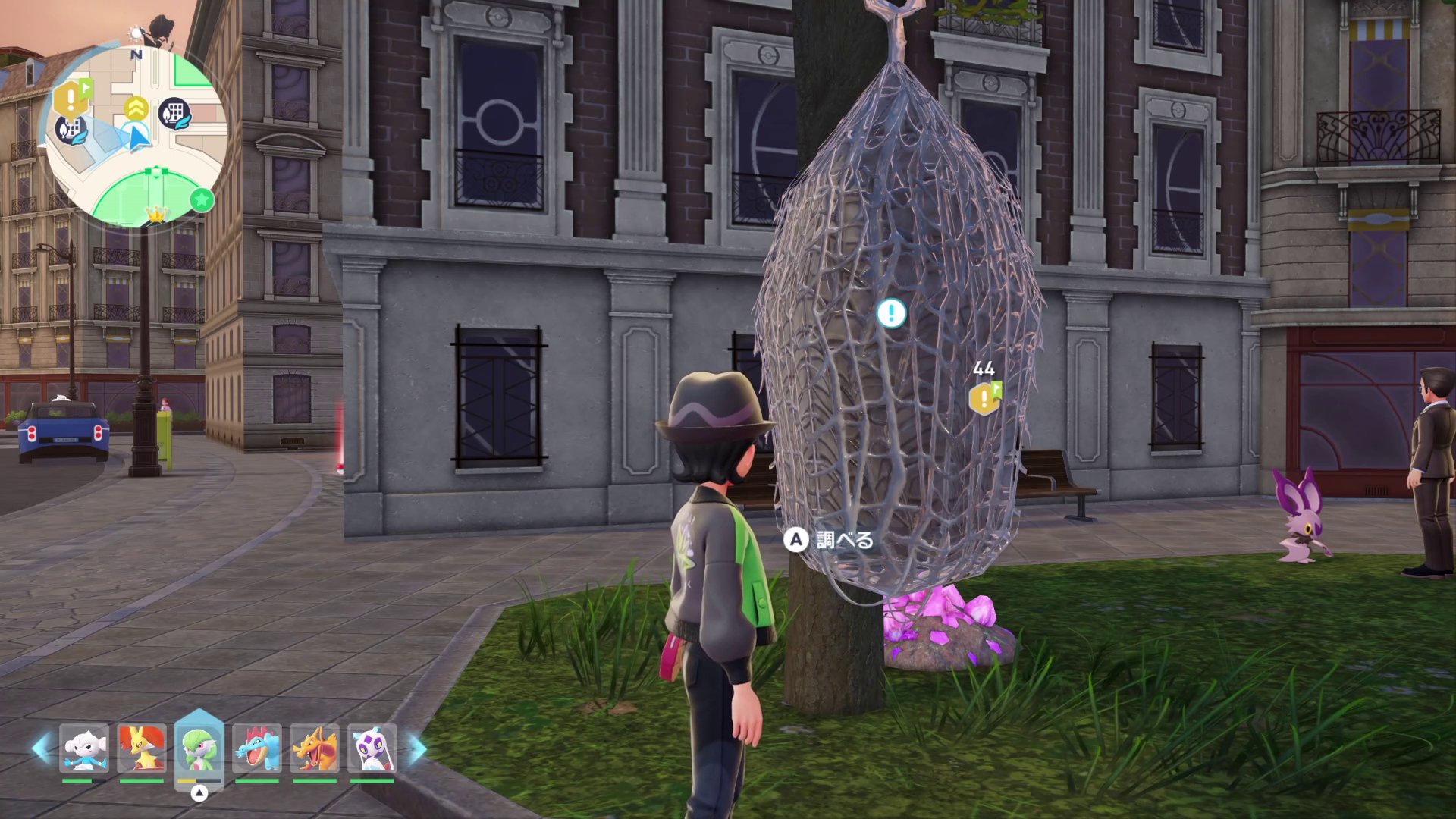Click the blue exclamation marker on the cocoon
1456x819 pixels.
click(x=891, y=312)
